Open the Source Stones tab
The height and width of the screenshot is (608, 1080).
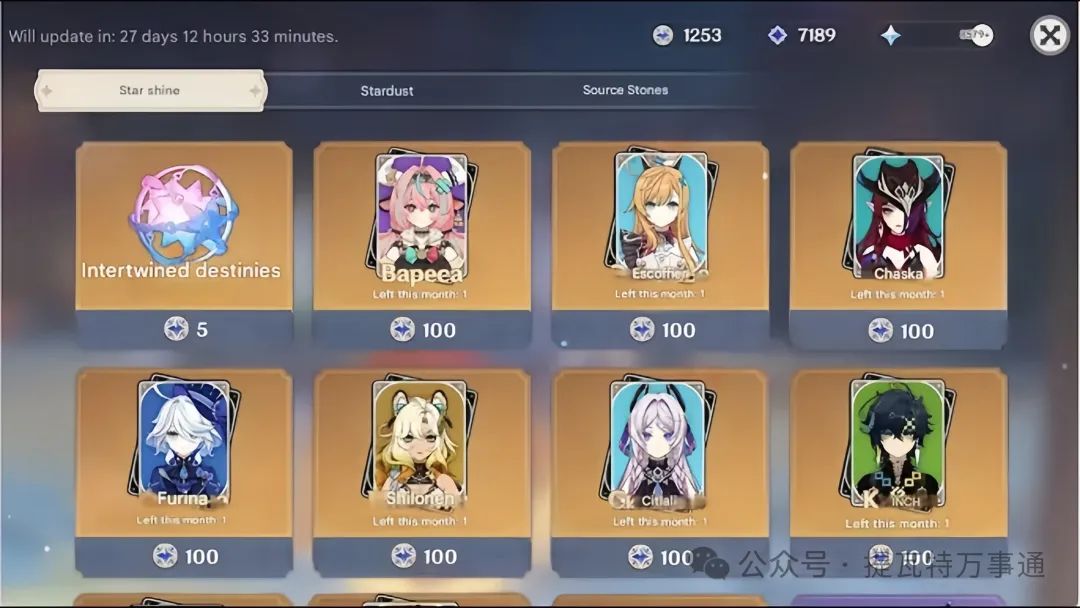point(625,90)
